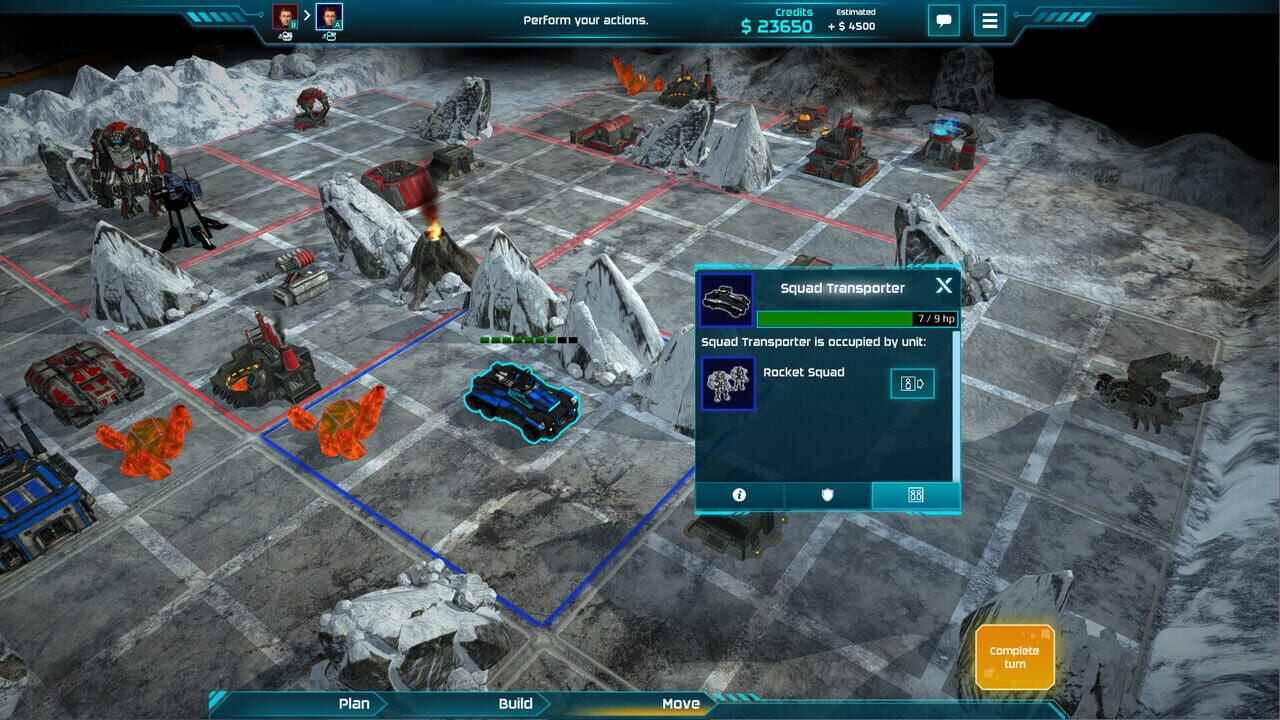Screen dimensions: 1280x720
Task: Switch to the Build tab
Action: click(513, 703)
